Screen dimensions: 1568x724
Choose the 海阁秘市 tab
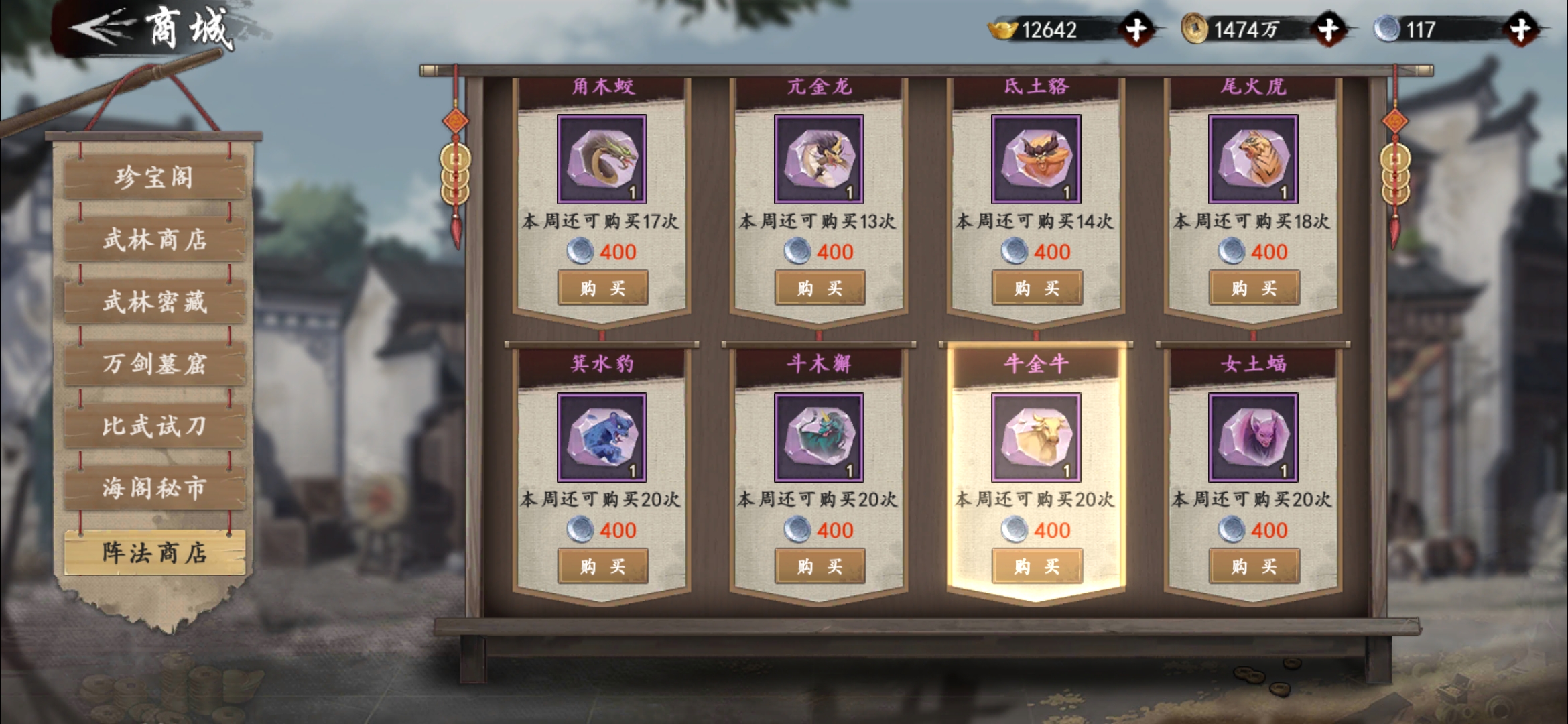(x=155, y=488)
